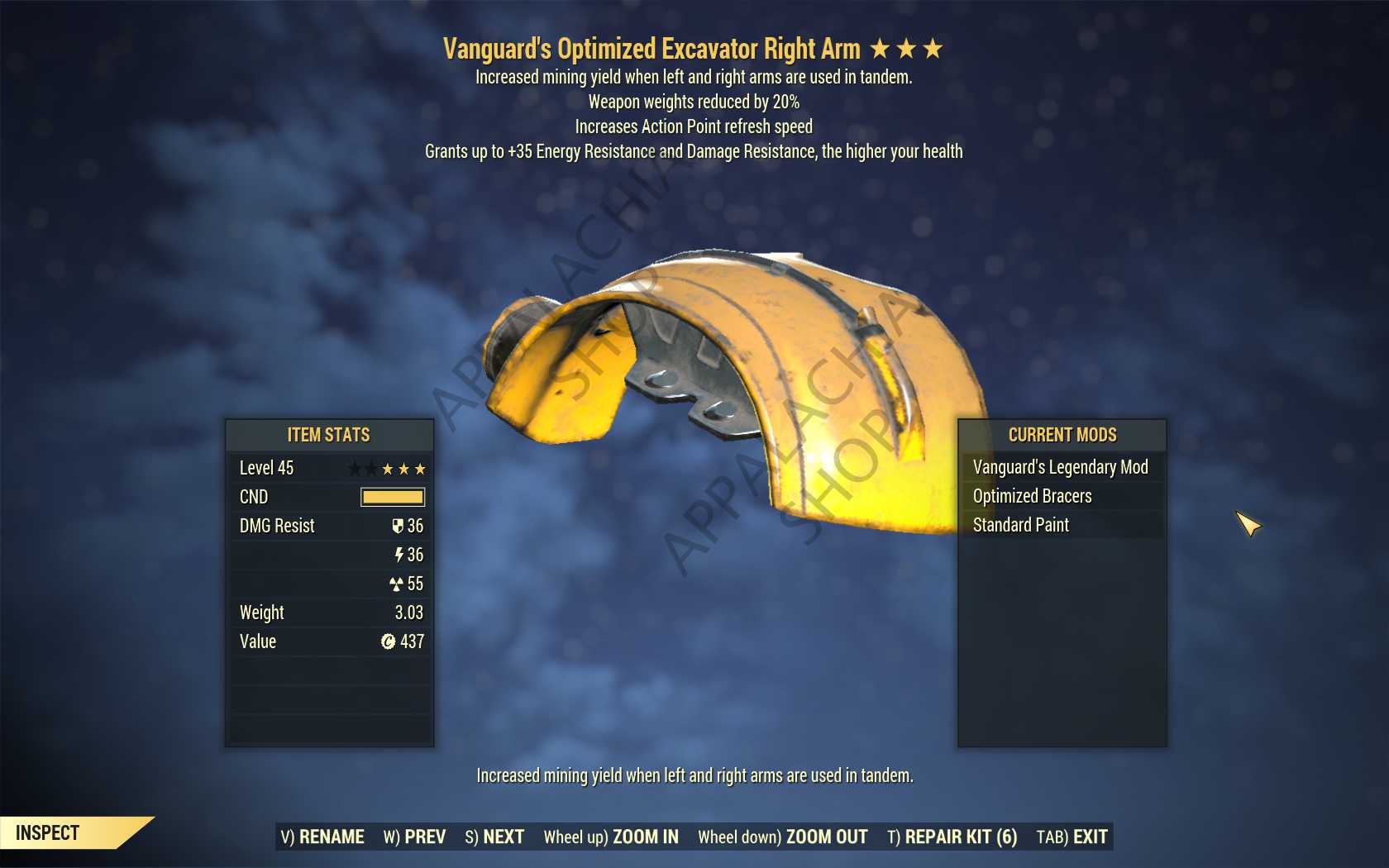Select Vanguard's Legendary Mod in Current Mods
Screen dimensions: 1389x868
[1060, 467]
